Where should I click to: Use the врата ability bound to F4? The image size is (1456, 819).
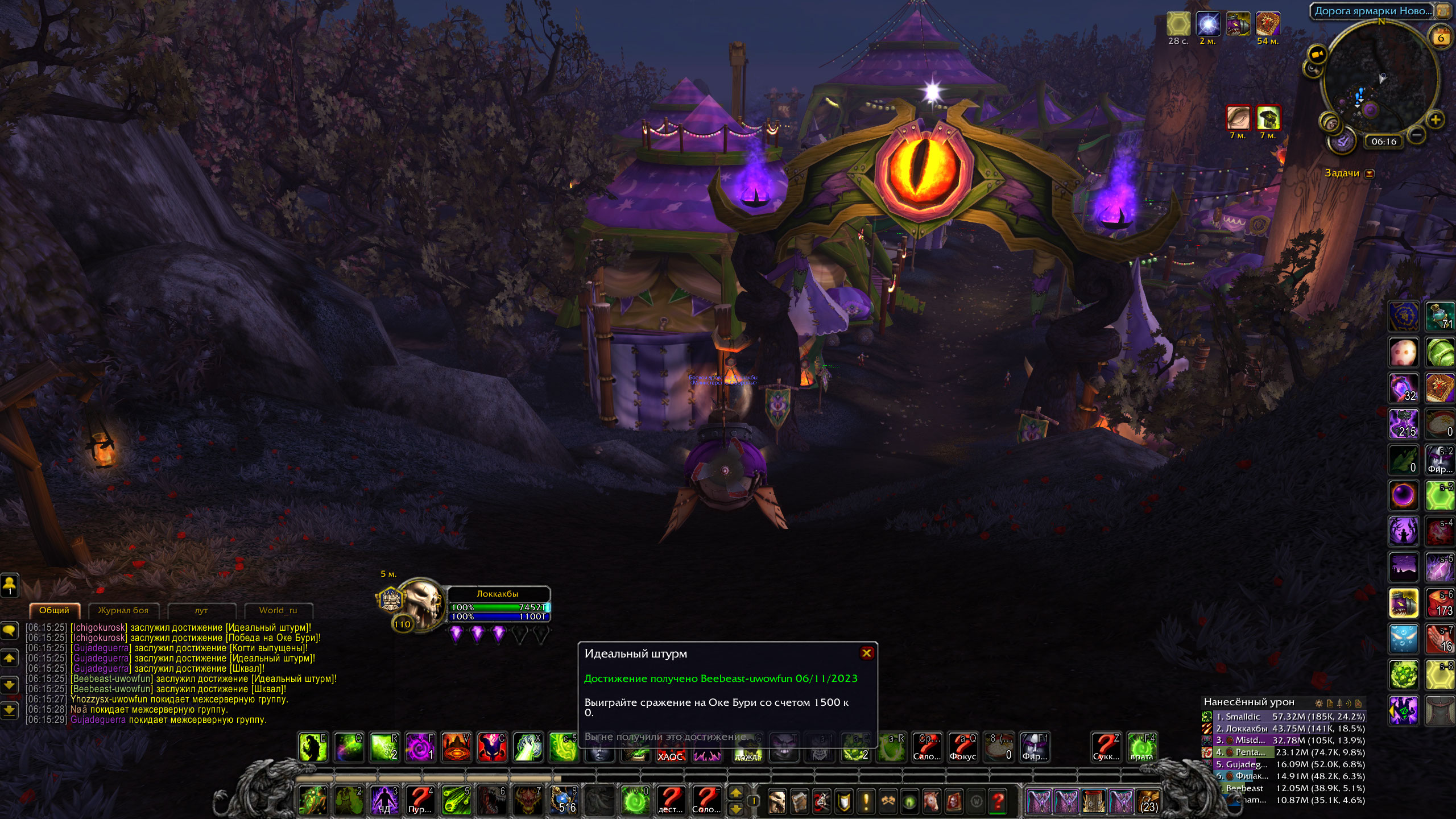1141,746
